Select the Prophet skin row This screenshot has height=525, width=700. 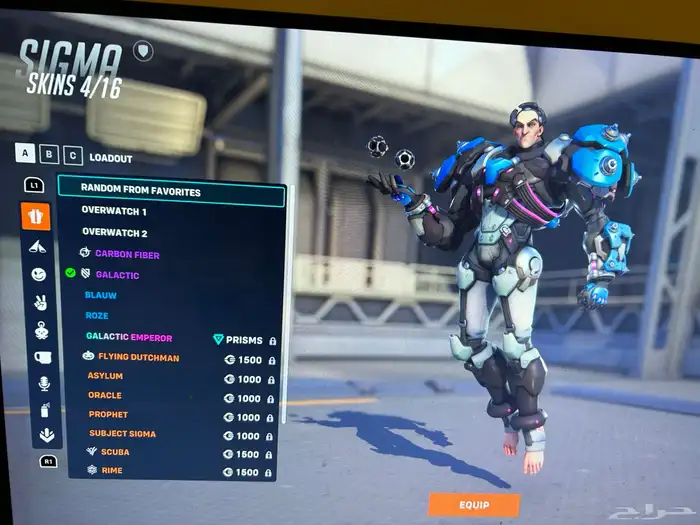(x=108, y=415)
